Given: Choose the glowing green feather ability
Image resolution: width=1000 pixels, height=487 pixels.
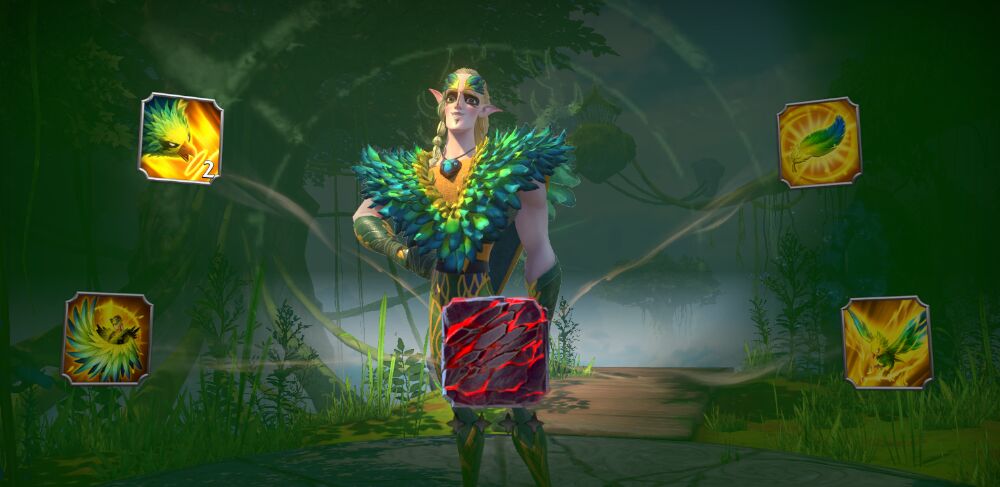Looking at the screenshot, I should click(819, 142).
